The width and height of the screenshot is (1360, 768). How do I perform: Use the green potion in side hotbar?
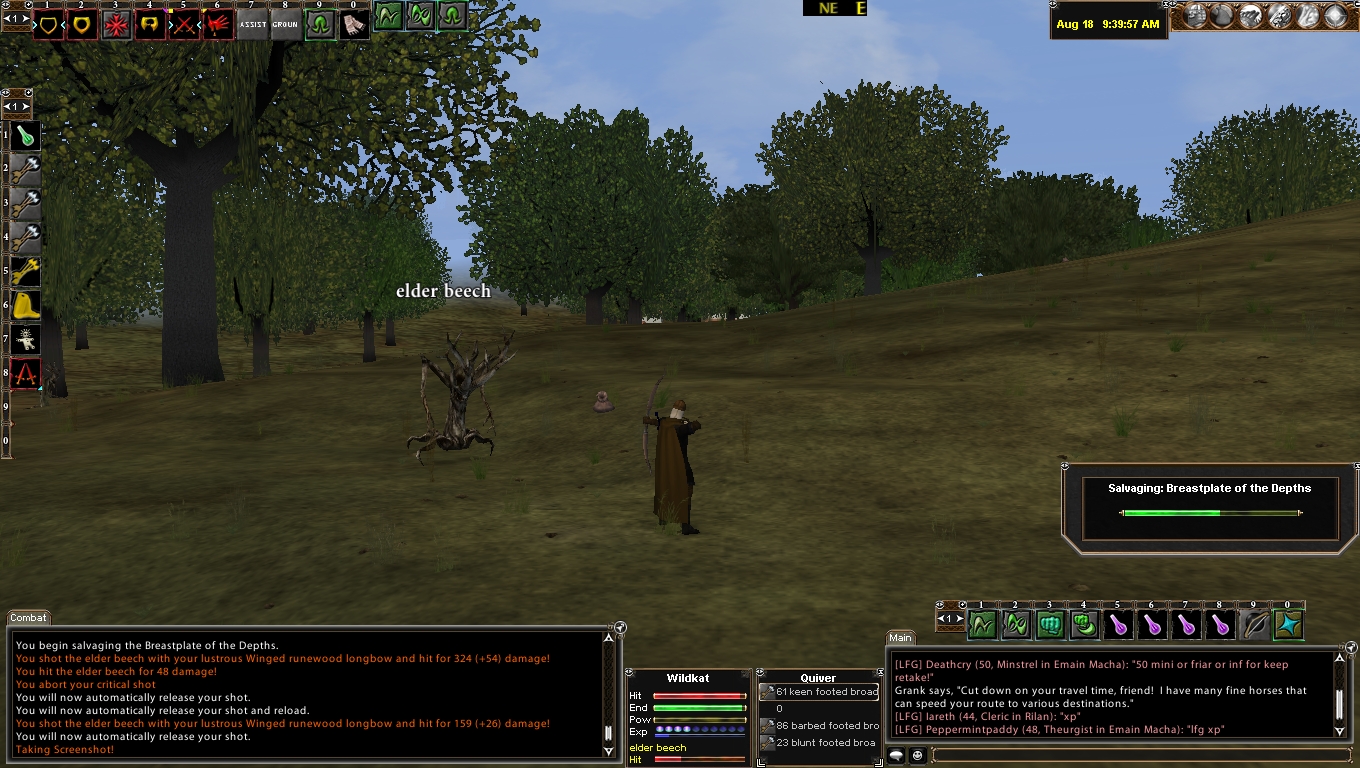point(26,135)
